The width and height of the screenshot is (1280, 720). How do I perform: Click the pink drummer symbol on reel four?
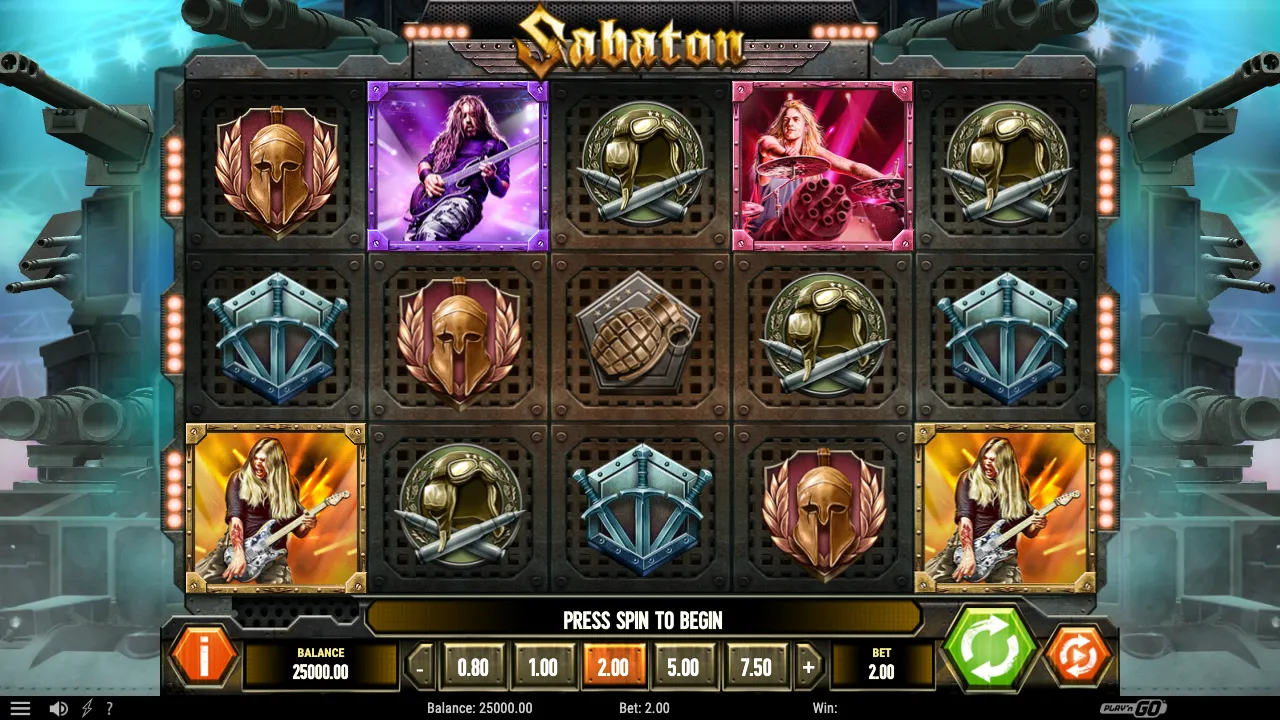(x=823, y=165)
